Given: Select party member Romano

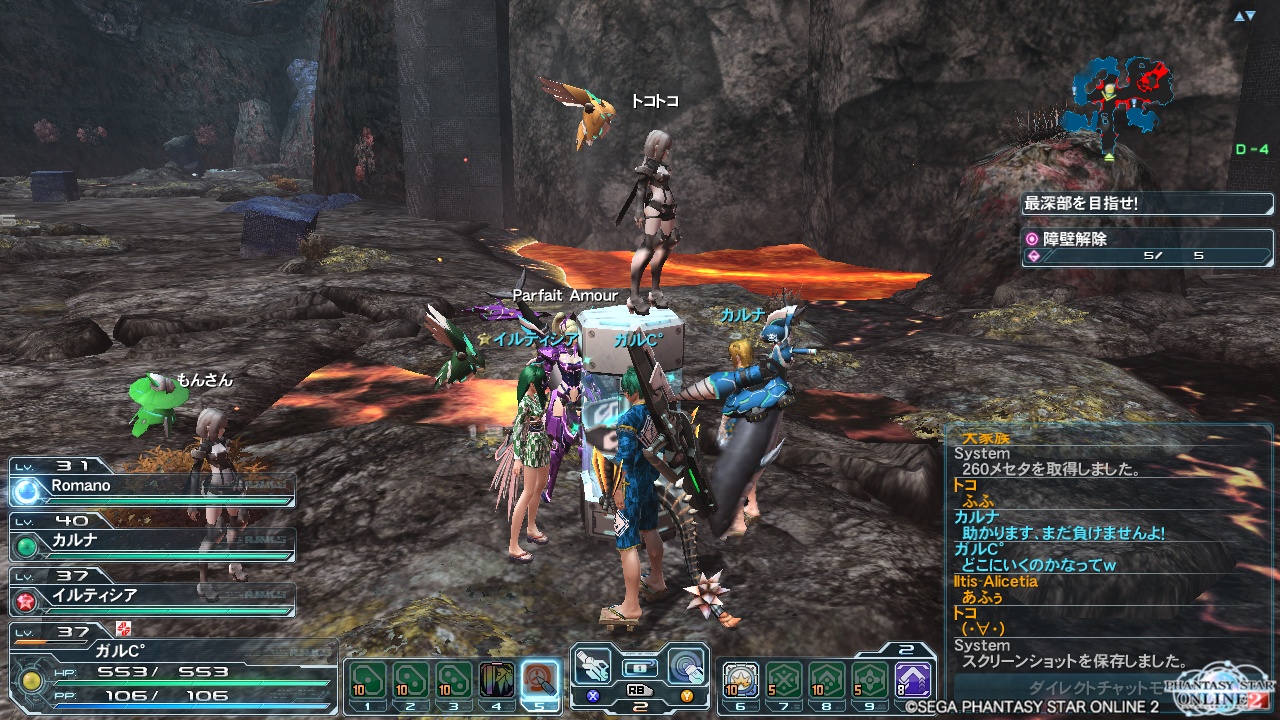Looking at the screenshot, I should [x=152, y=486].
